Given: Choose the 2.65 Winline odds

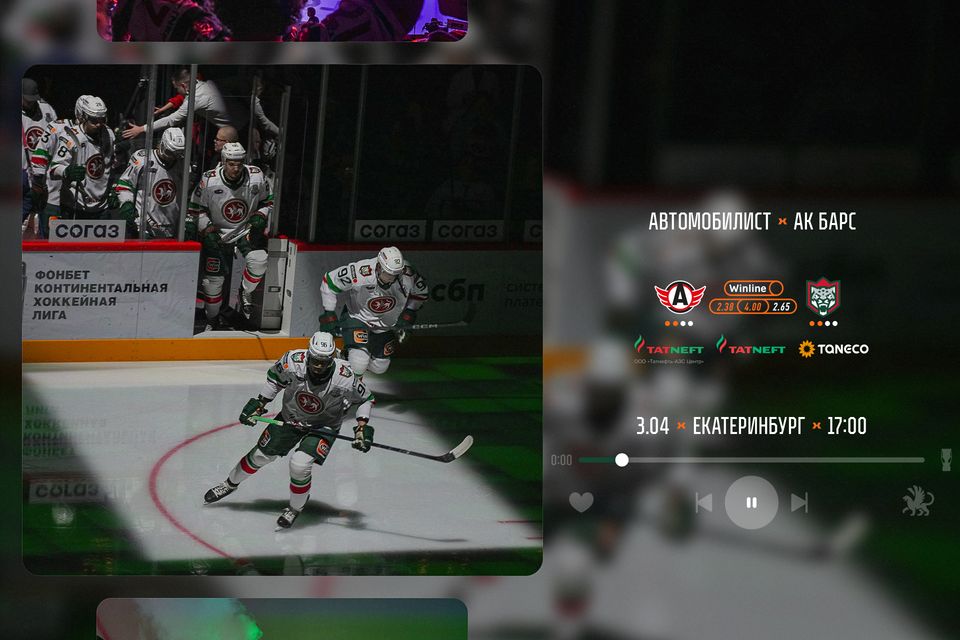Looking at the screenshot, I should [781, 306].
